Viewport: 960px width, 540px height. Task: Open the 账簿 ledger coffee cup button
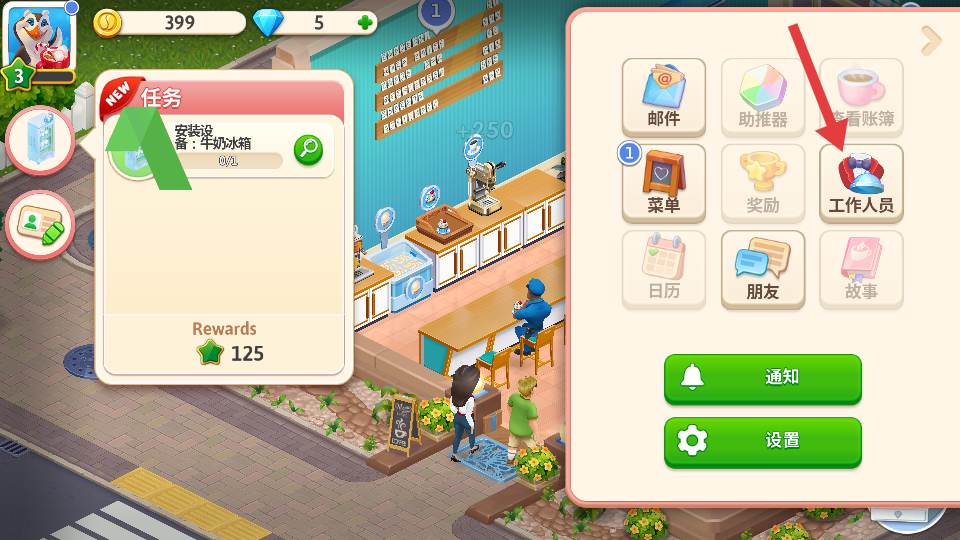point(861,97)
